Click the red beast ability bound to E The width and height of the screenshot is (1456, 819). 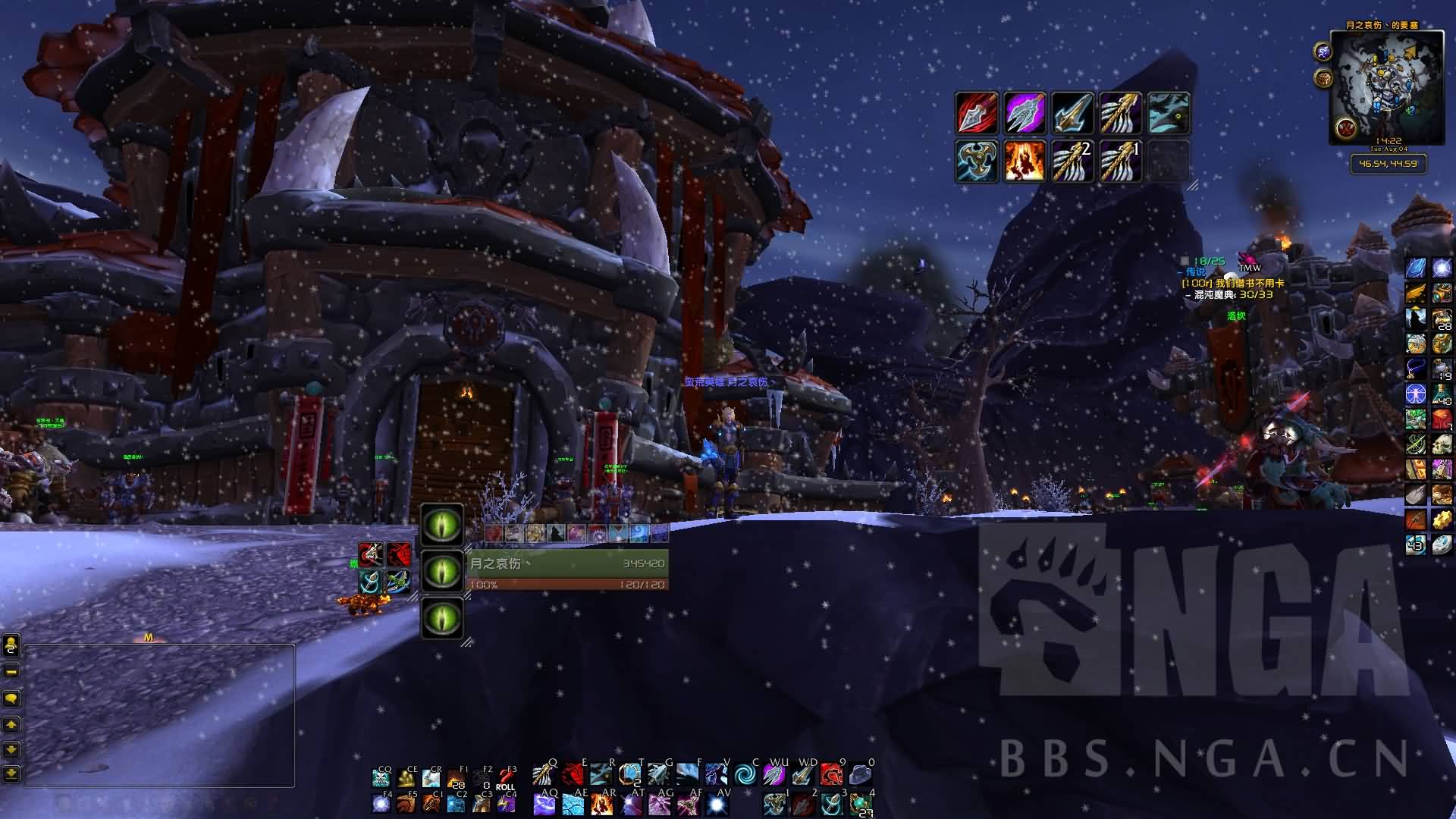573,775
